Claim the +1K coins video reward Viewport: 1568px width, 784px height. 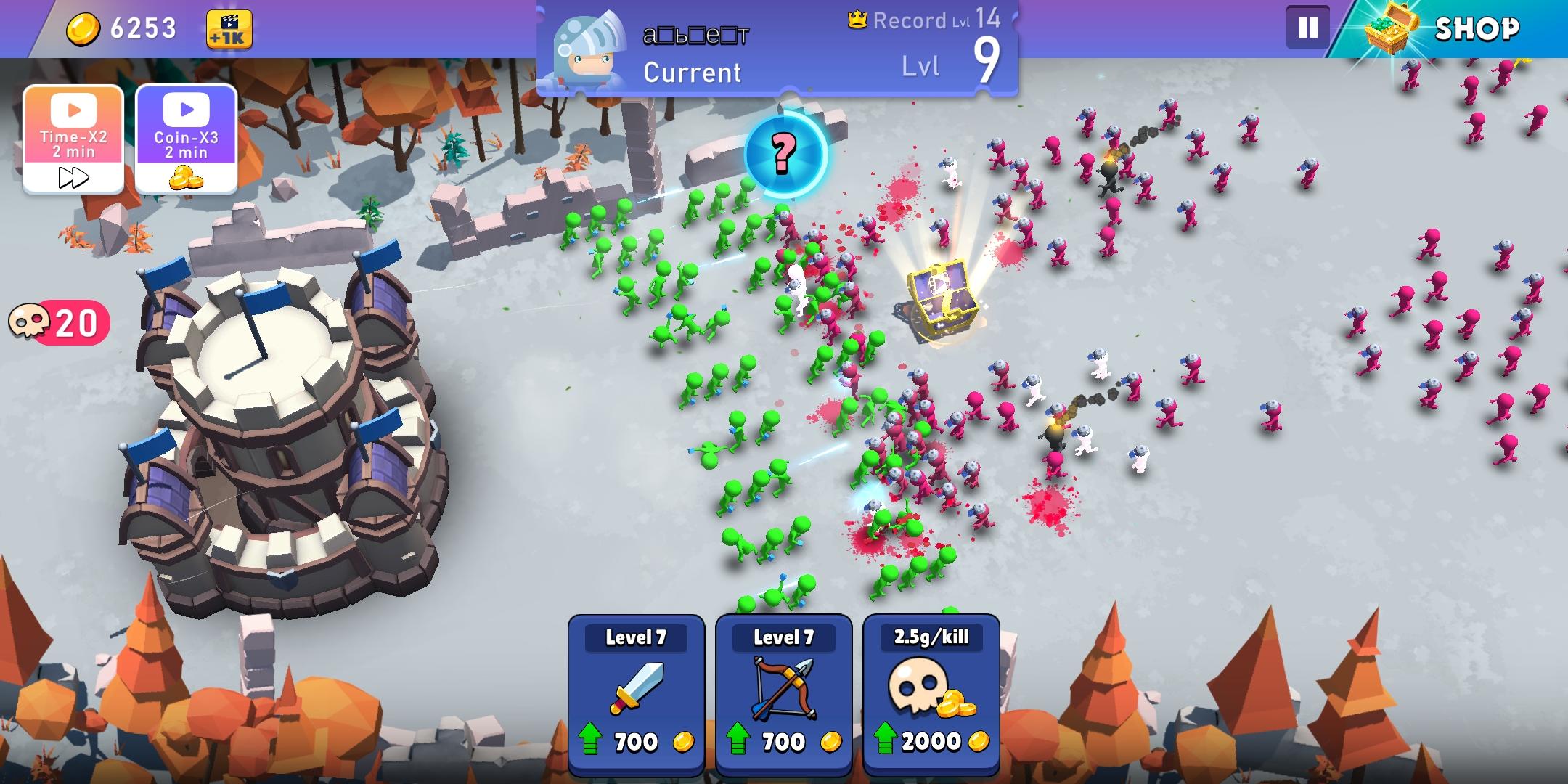(229, 29)
